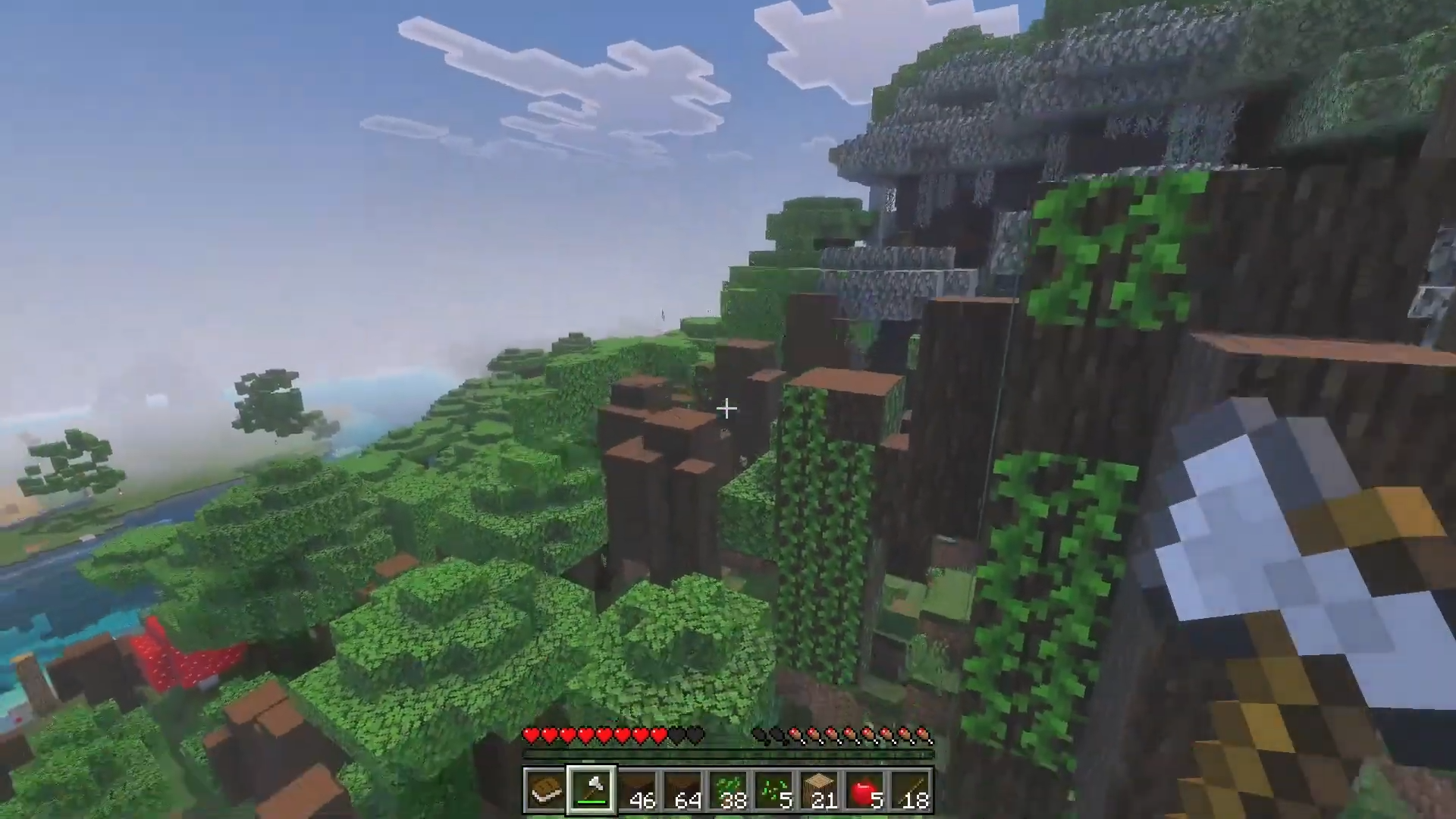Screen dimensions: 1456x819
Task: Select the stack of 21 oak logs
Action: tap(819, 790)
